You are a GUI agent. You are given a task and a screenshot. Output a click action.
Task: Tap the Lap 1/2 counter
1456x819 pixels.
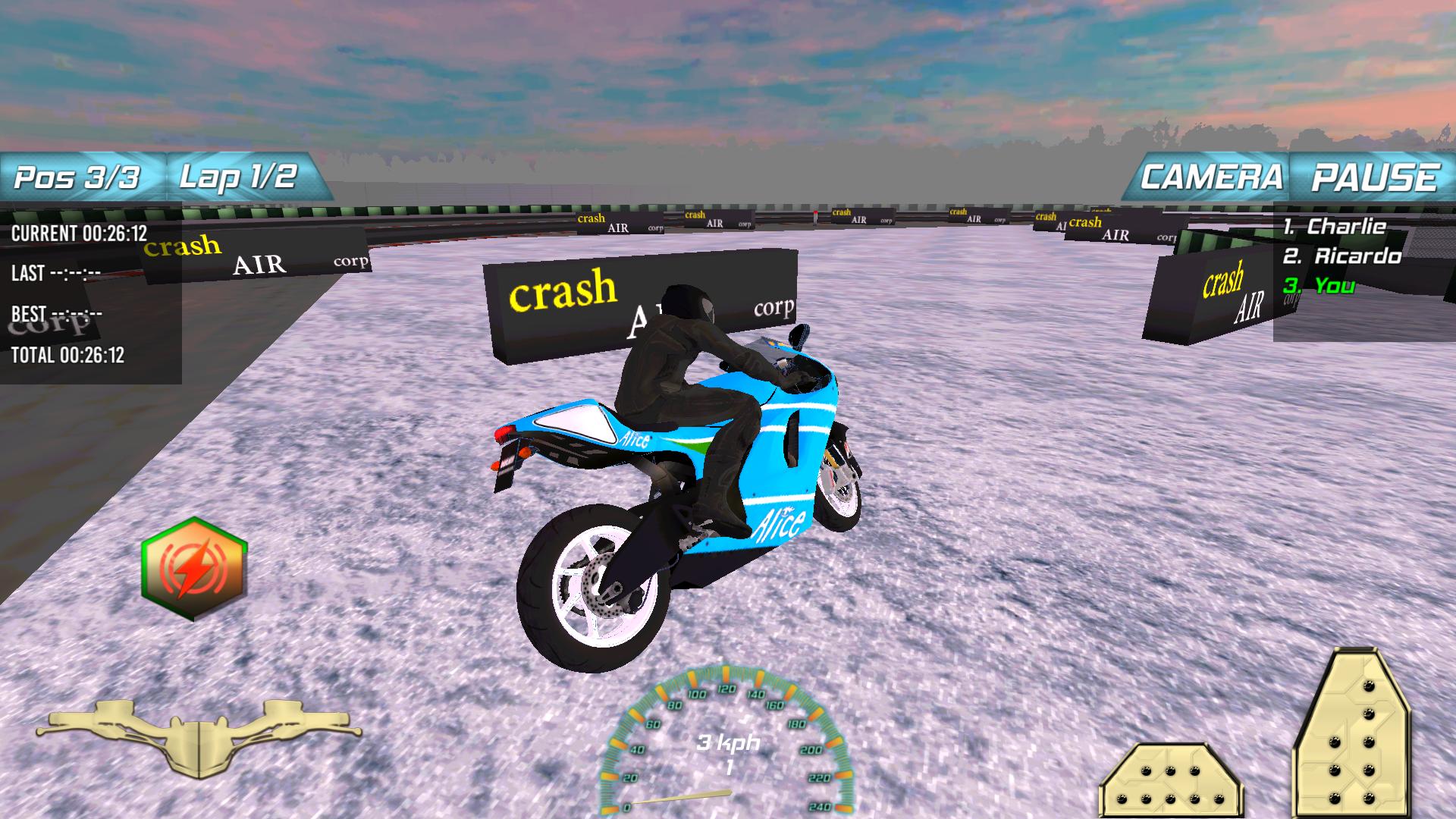[239, 176]
